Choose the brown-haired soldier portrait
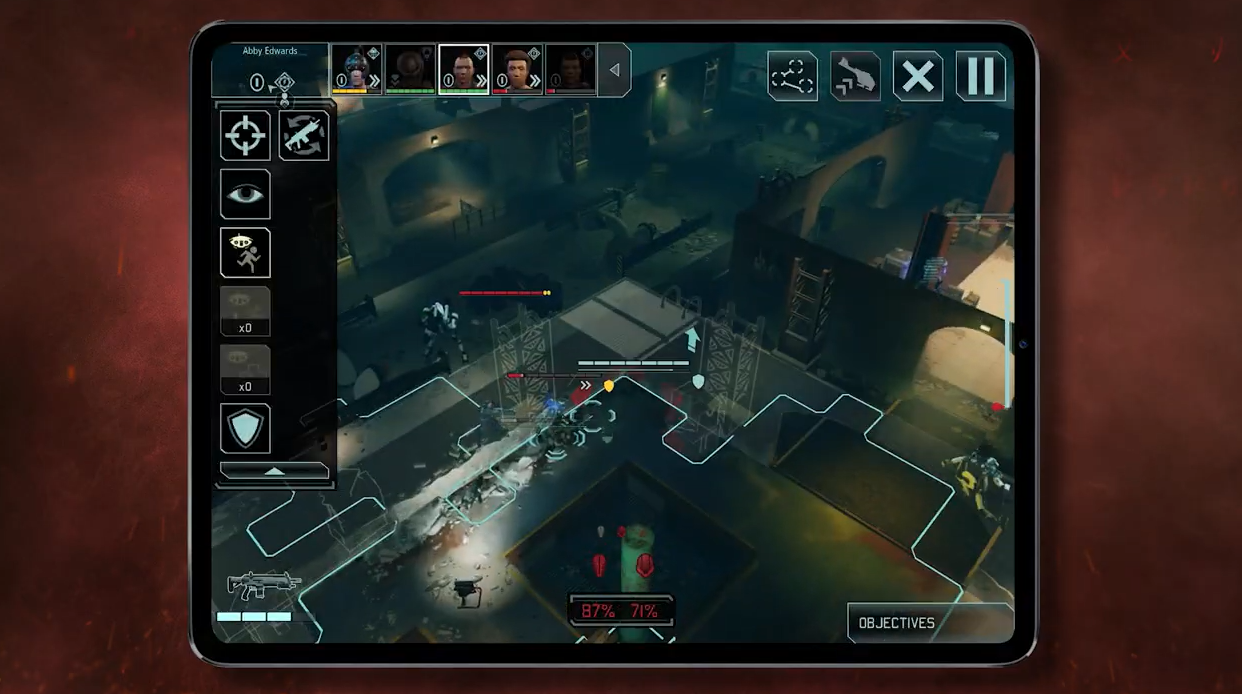The image size is (1242, 694). point(517,69)
